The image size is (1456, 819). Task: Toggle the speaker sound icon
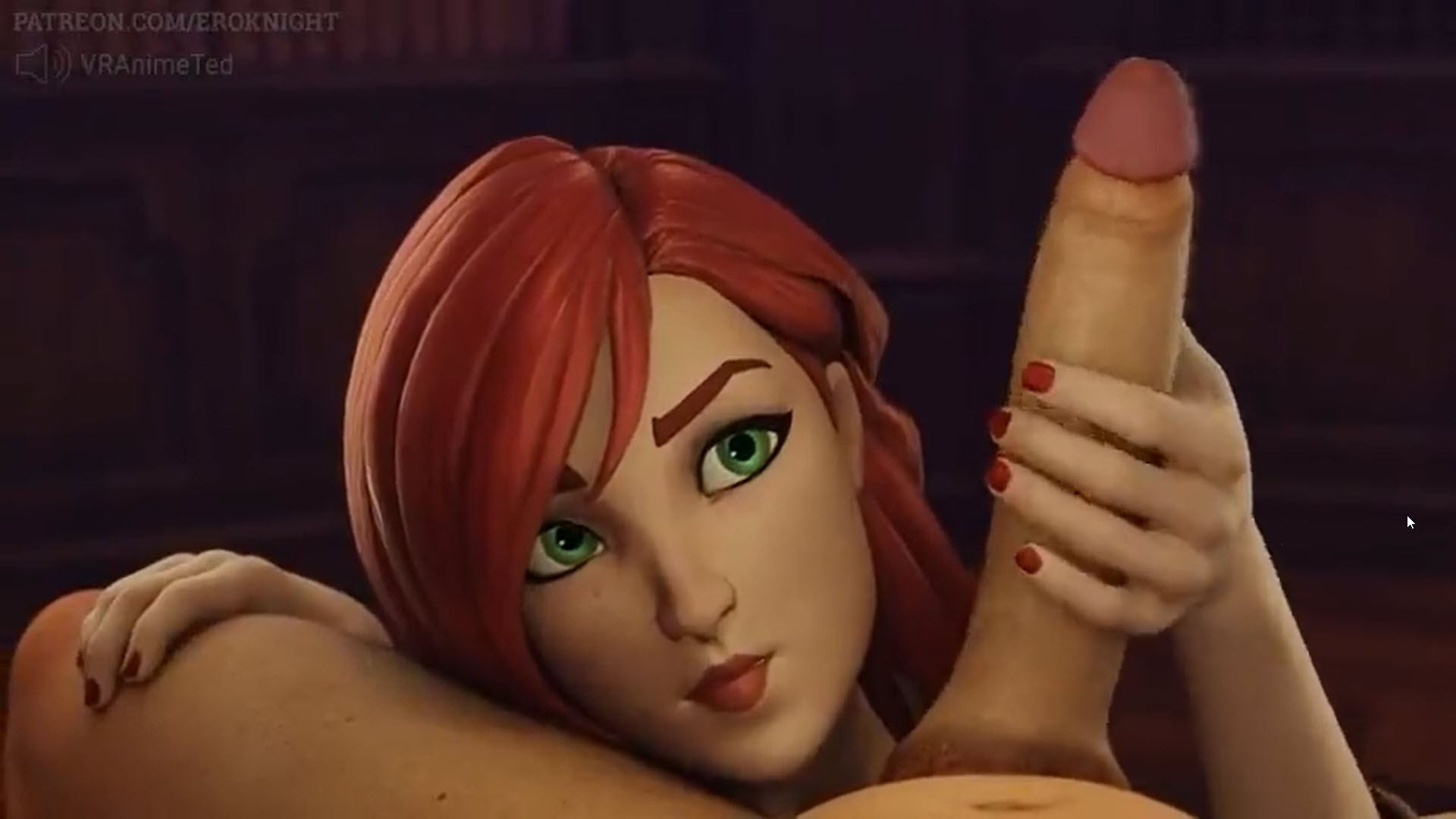[x=42, y=64]
